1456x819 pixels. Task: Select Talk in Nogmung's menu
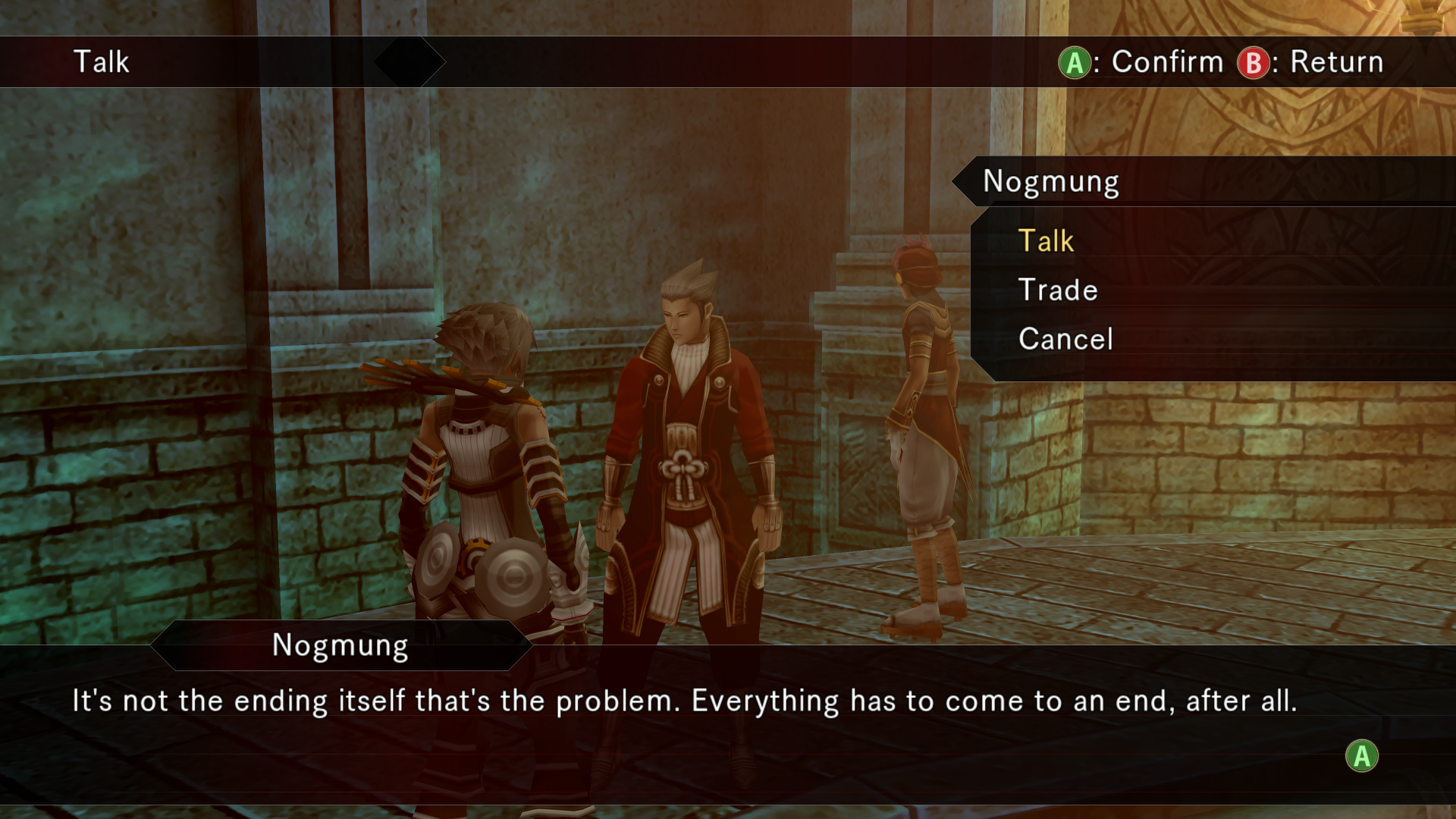[1046, 241]
